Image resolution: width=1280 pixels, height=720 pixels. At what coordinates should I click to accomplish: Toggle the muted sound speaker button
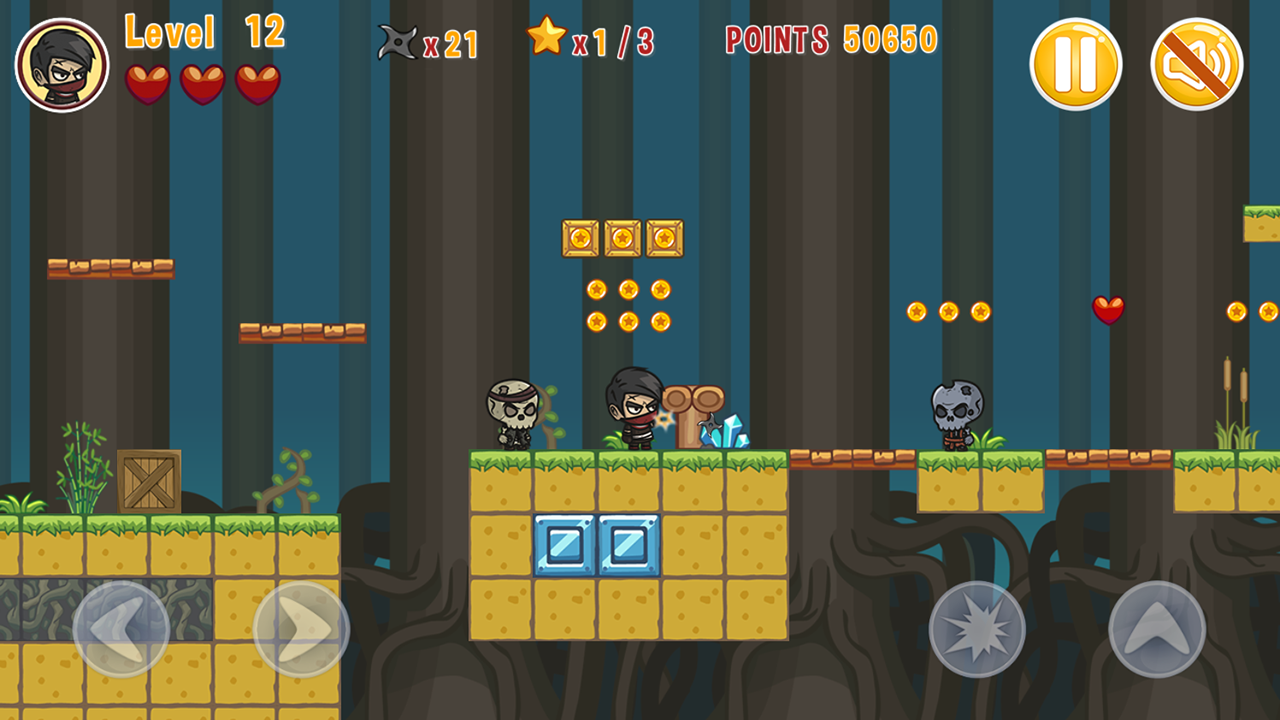pyautogui.click(x=1197, y=64)
